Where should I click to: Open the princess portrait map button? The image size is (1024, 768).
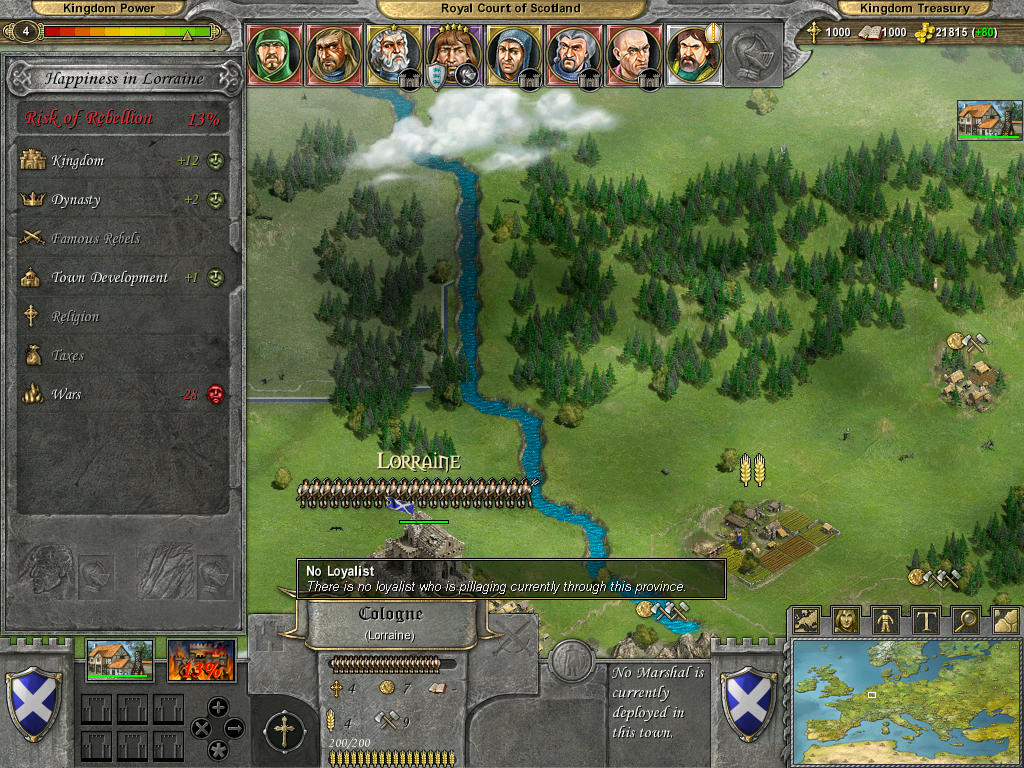pyautogui.click(x=846, y=620)
